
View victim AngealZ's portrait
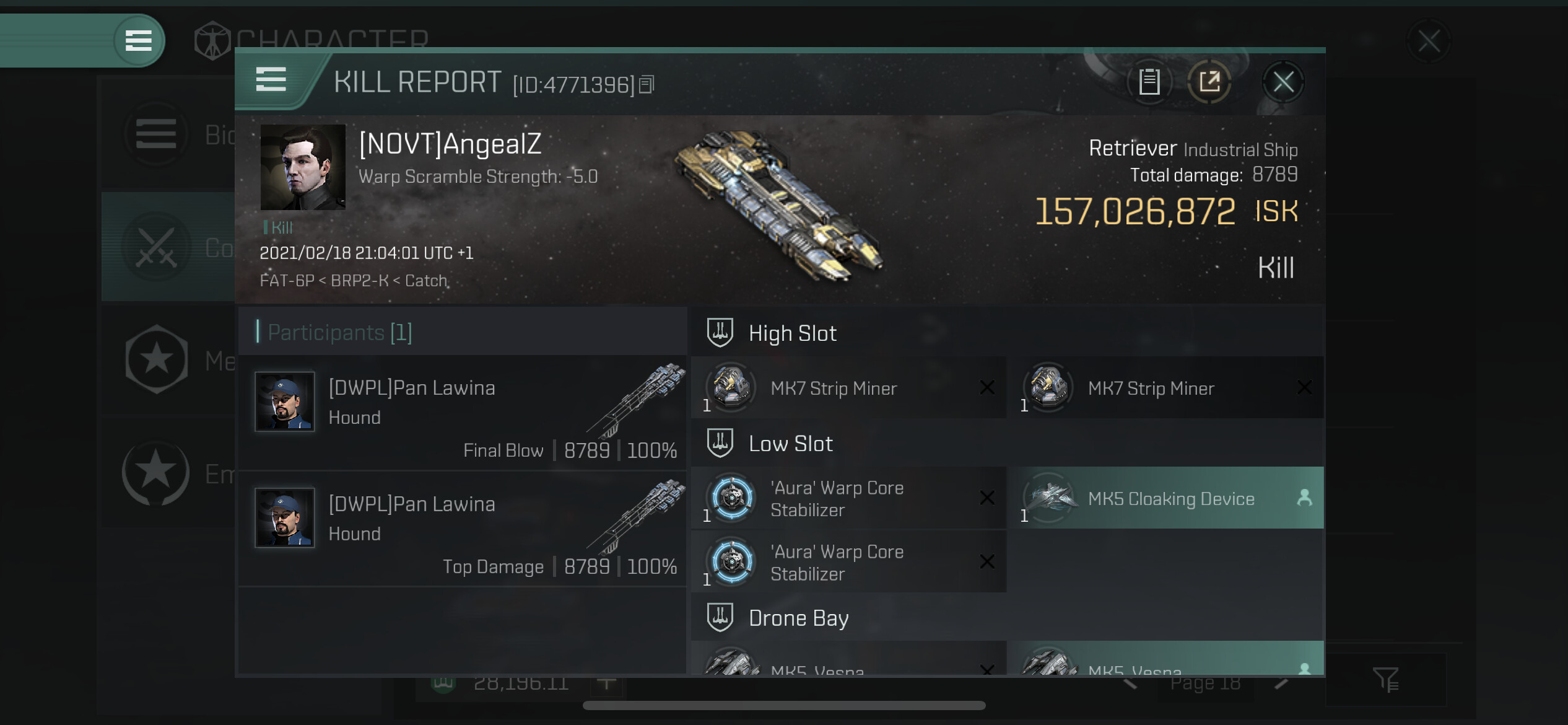click(x=303, y=167)
